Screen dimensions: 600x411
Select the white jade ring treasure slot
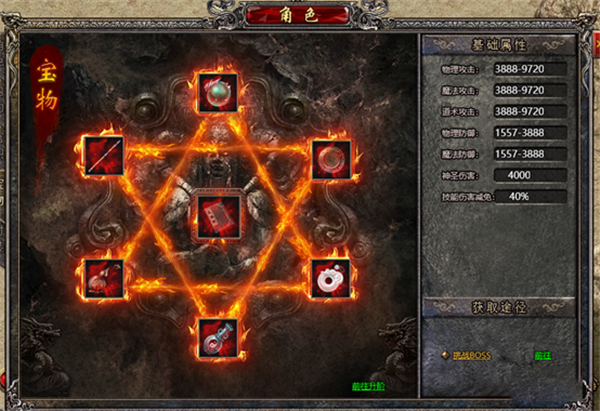click(x=329, y=279)
